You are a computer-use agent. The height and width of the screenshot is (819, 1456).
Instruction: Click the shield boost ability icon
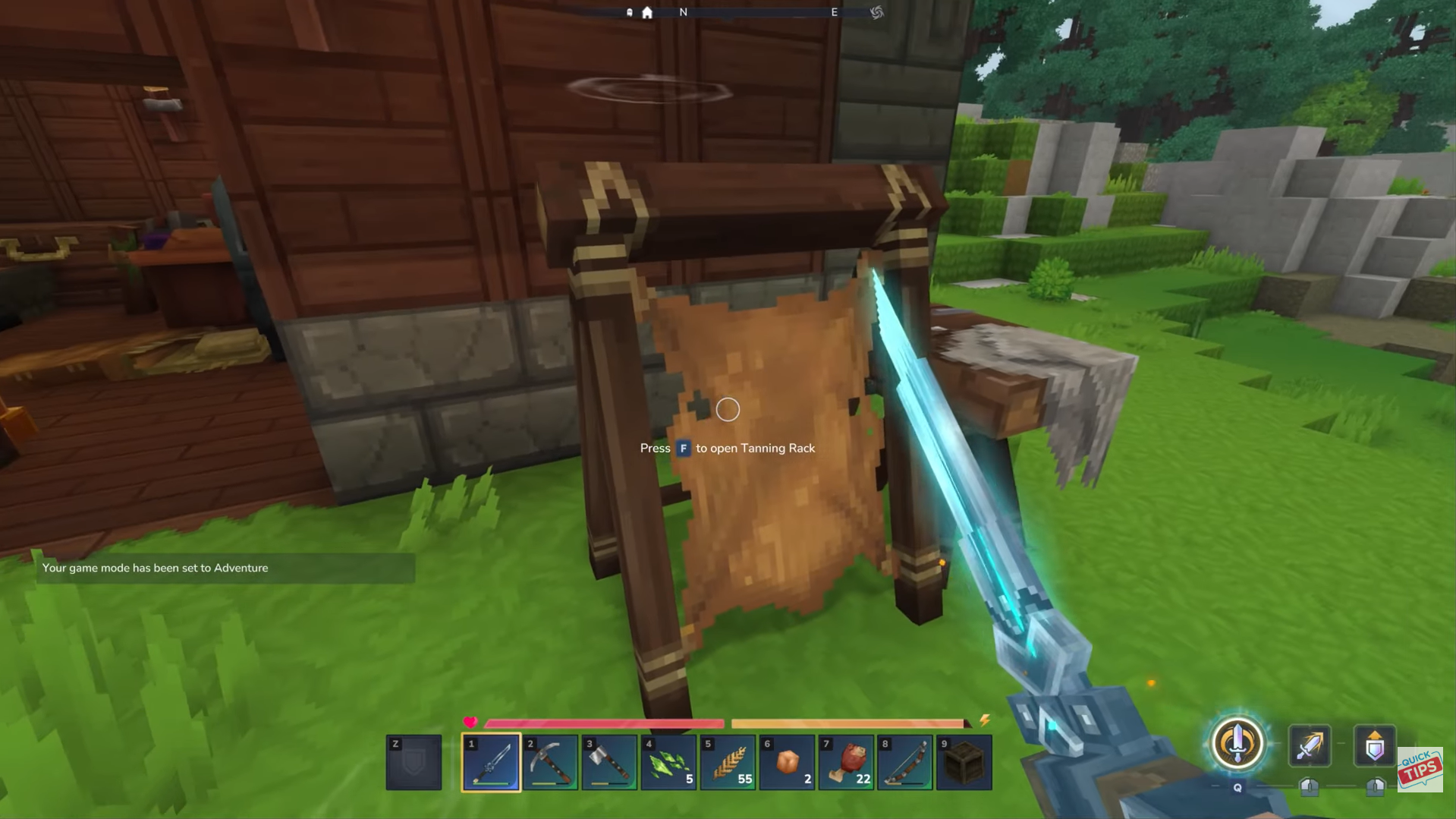point(1375,746)
